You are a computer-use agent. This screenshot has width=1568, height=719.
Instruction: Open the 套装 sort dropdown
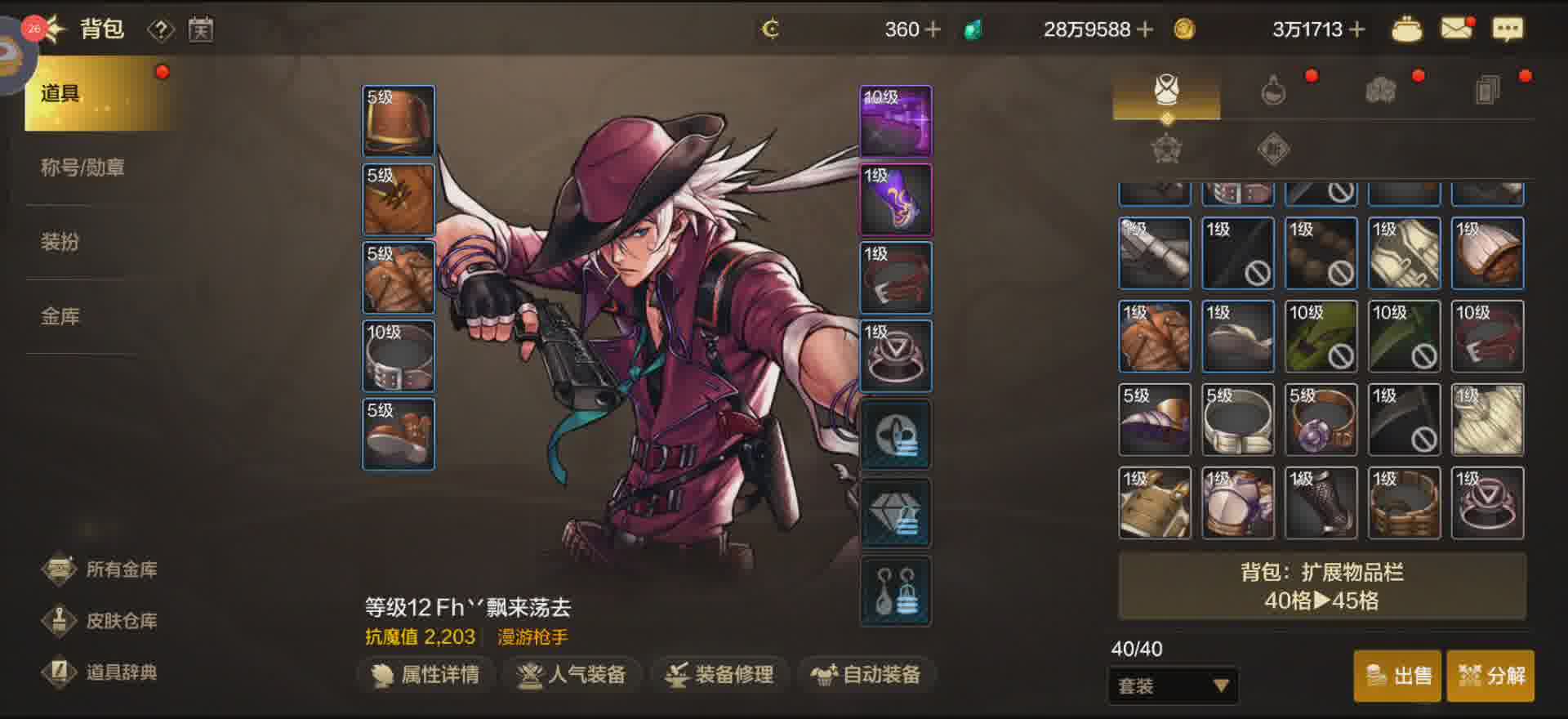point(1173,686)
